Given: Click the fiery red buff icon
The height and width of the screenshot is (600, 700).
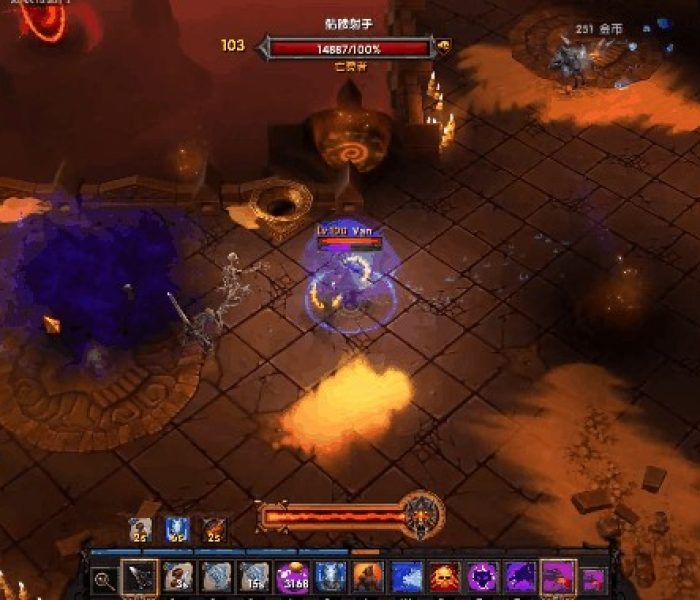Looking at the screenshot, I should pos(214,529).
